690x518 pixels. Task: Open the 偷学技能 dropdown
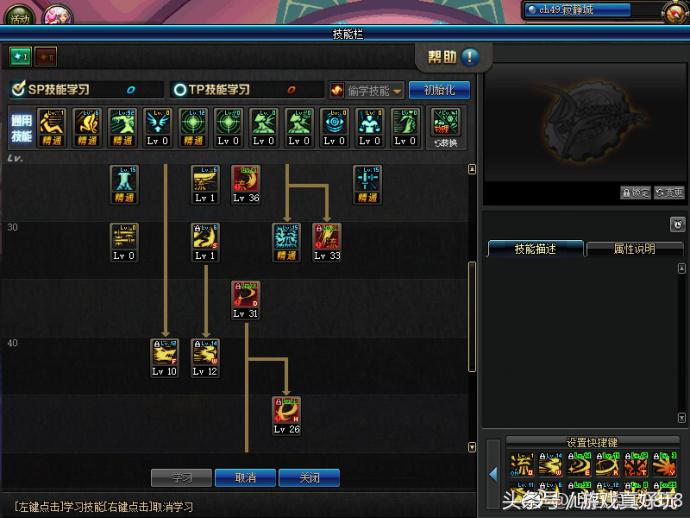coord(367,90)
